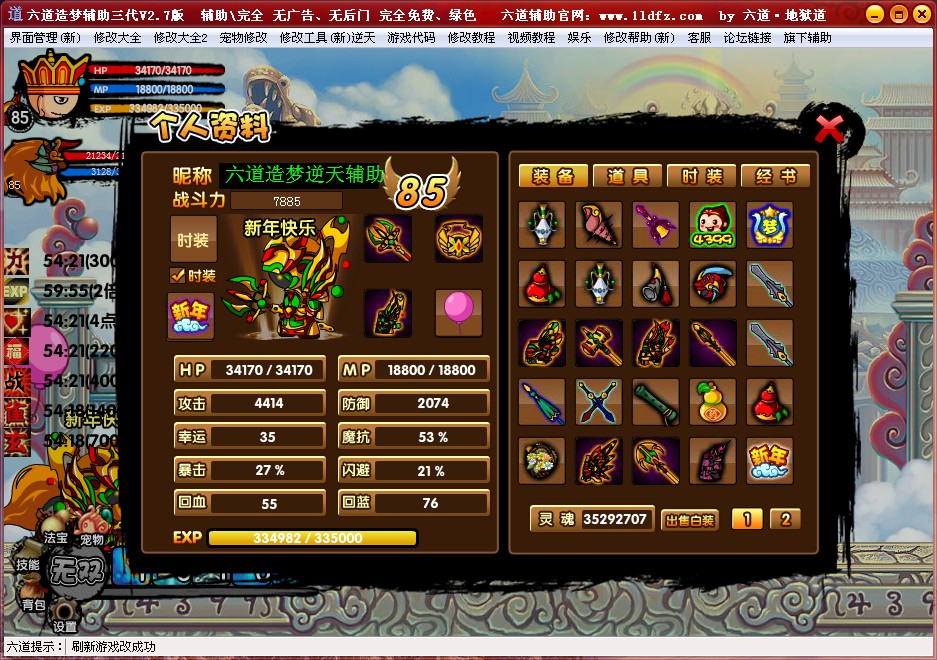
Task: Open the 时装 costume tab
Action: point(701,177)
